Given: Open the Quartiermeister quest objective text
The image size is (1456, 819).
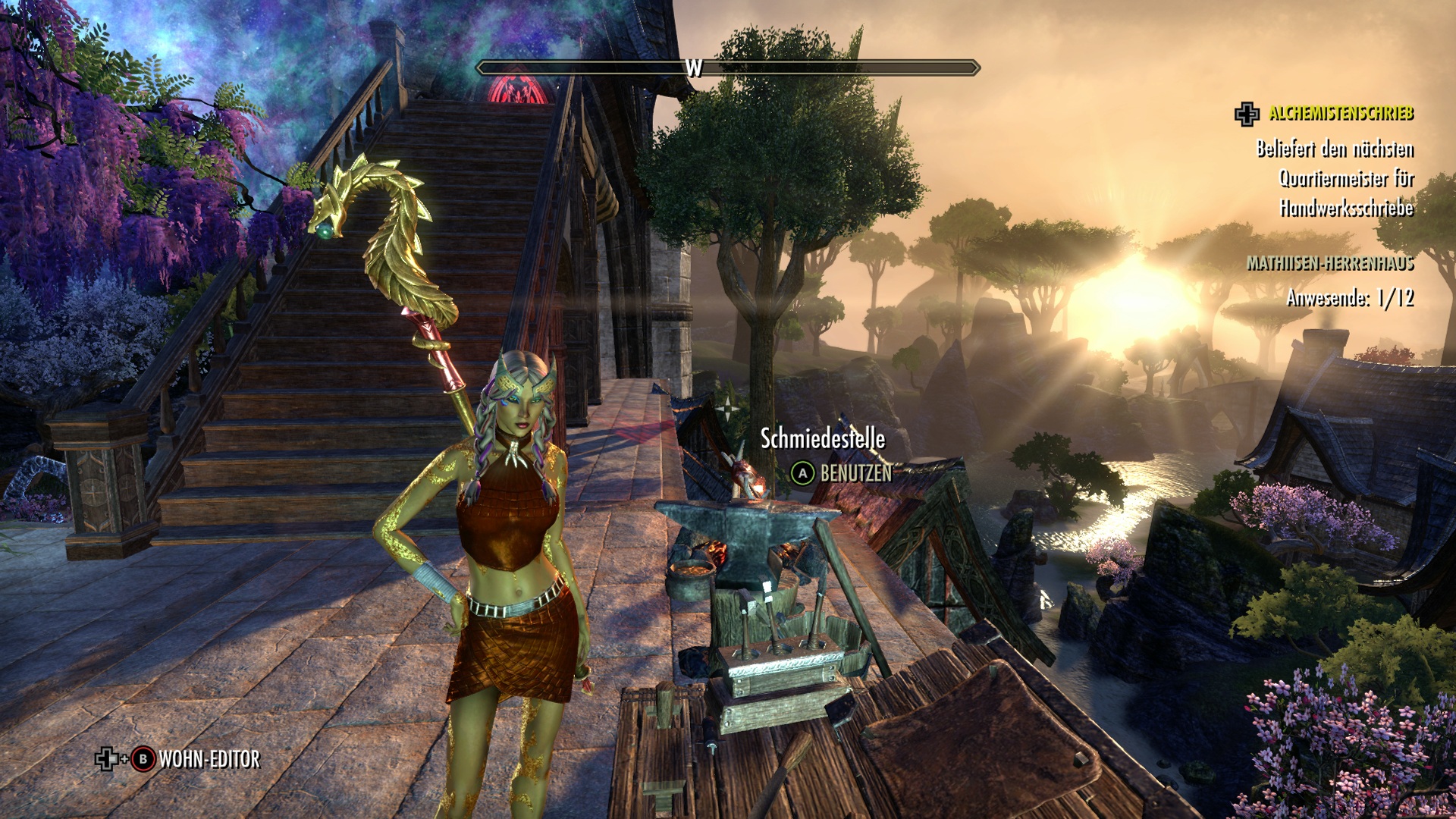Looking at the screenshot, I should point(1335,178).
